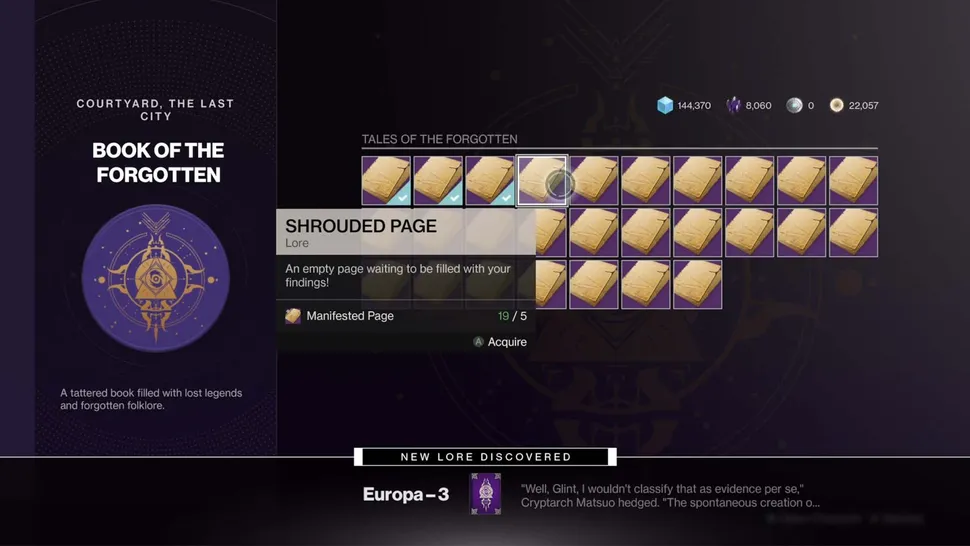The width and height of the screenshot is (970, 546).
Task: Open the Europa-3 lore notification
Action: [x=486, y=495]
